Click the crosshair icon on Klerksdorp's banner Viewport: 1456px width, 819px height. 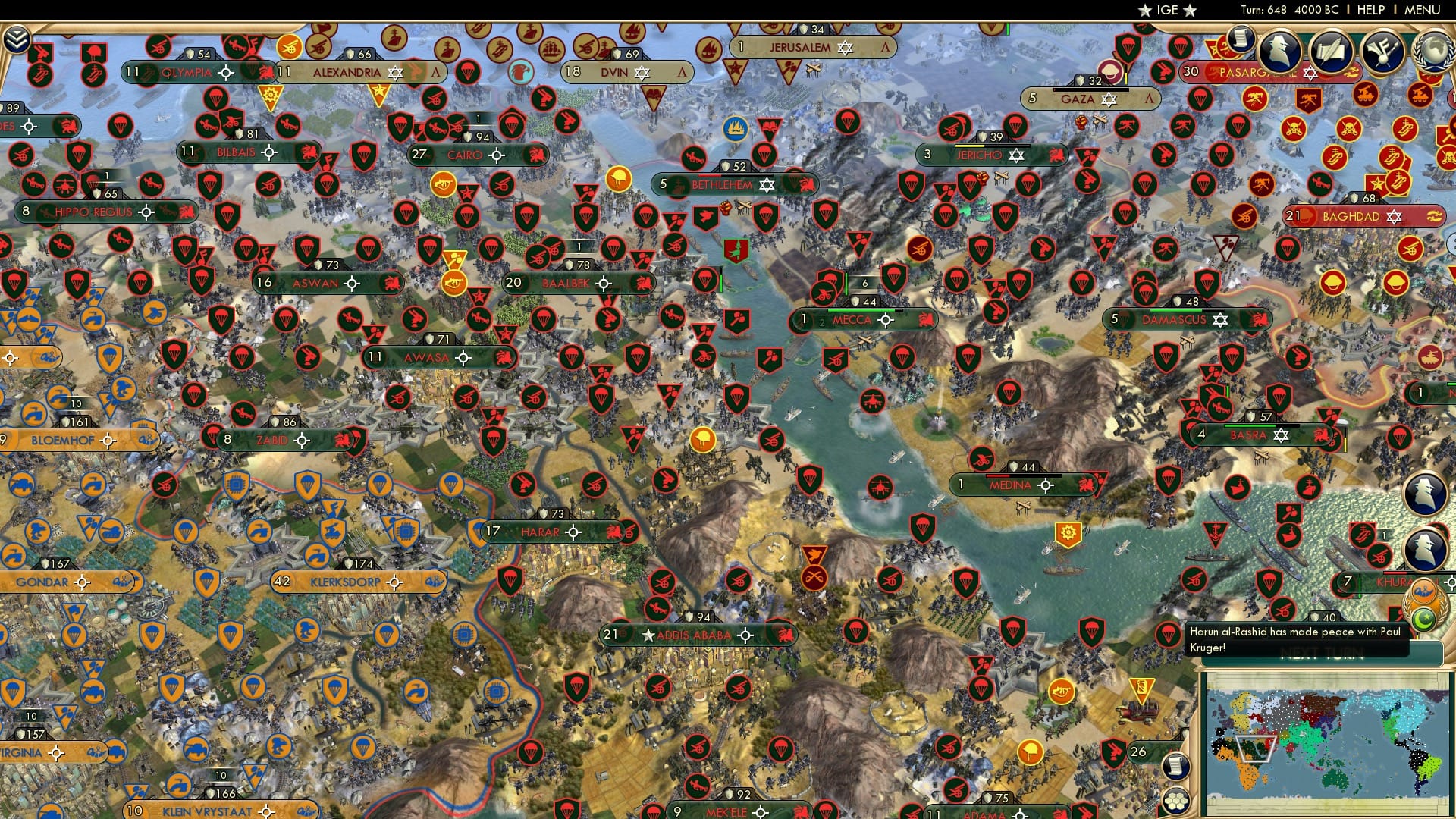click(394, 582)
